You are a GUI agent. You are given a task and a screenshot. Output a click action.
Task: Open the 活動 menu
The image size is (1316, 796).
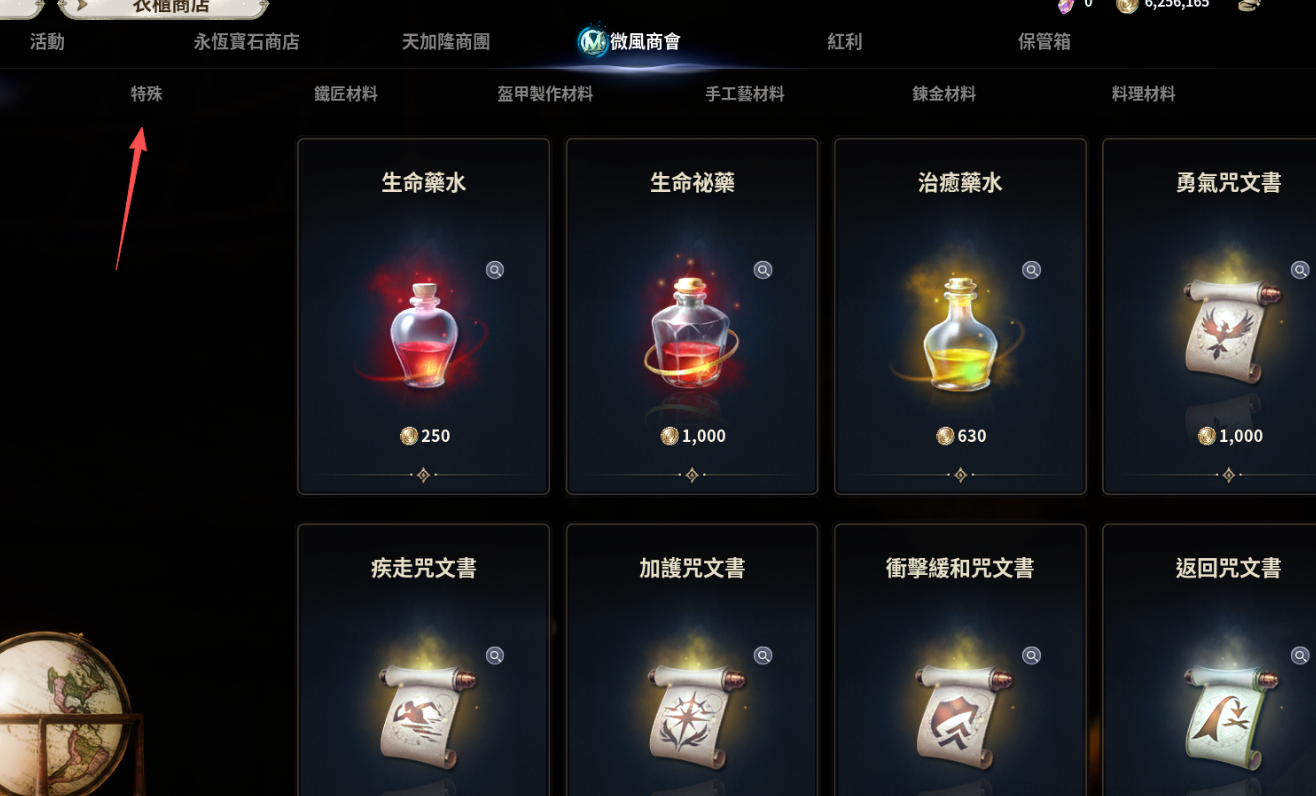(46, 42)
